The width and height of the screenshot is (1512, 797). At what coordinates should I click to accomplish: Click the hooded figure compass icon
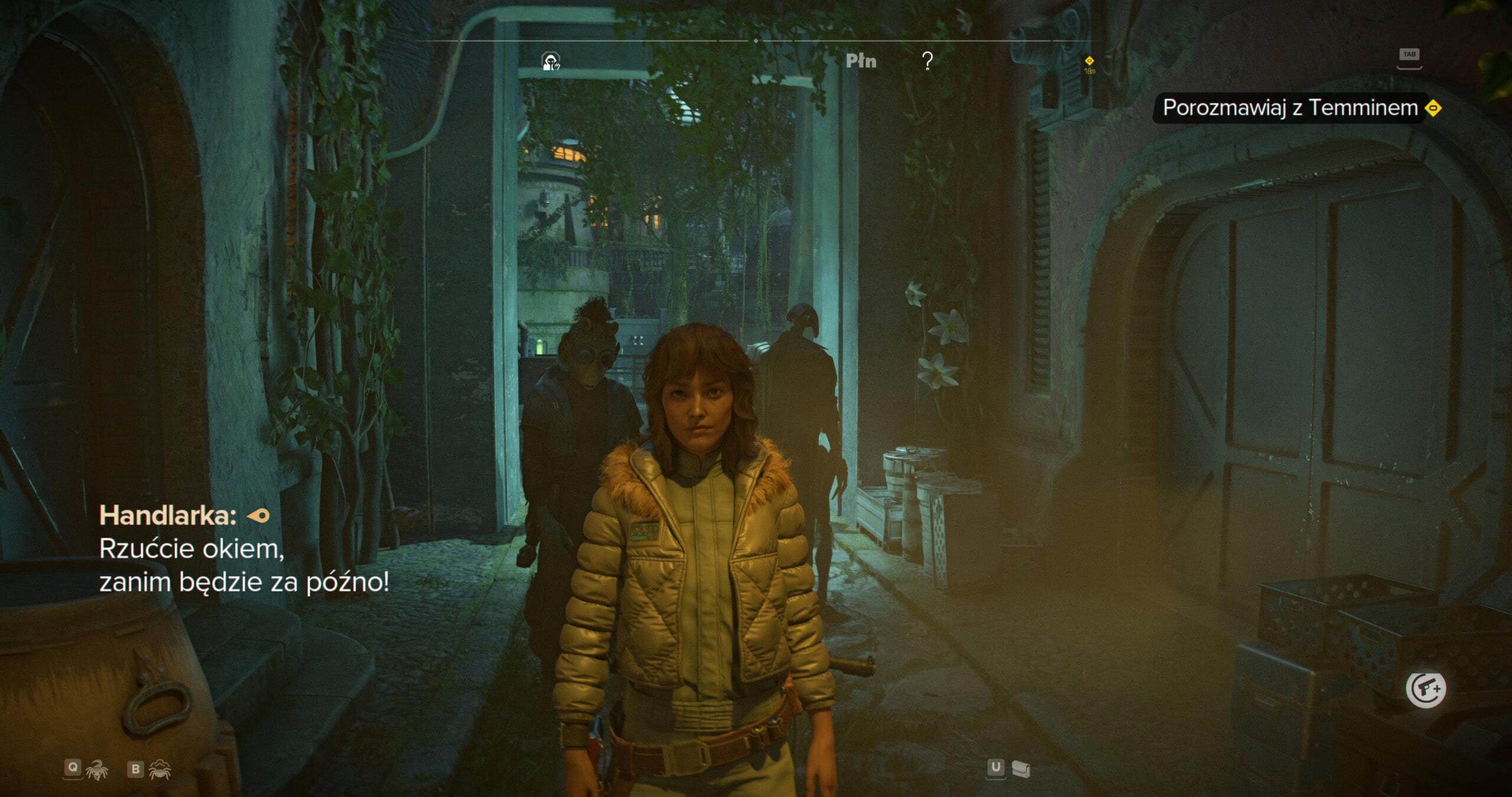coord(551,61)
